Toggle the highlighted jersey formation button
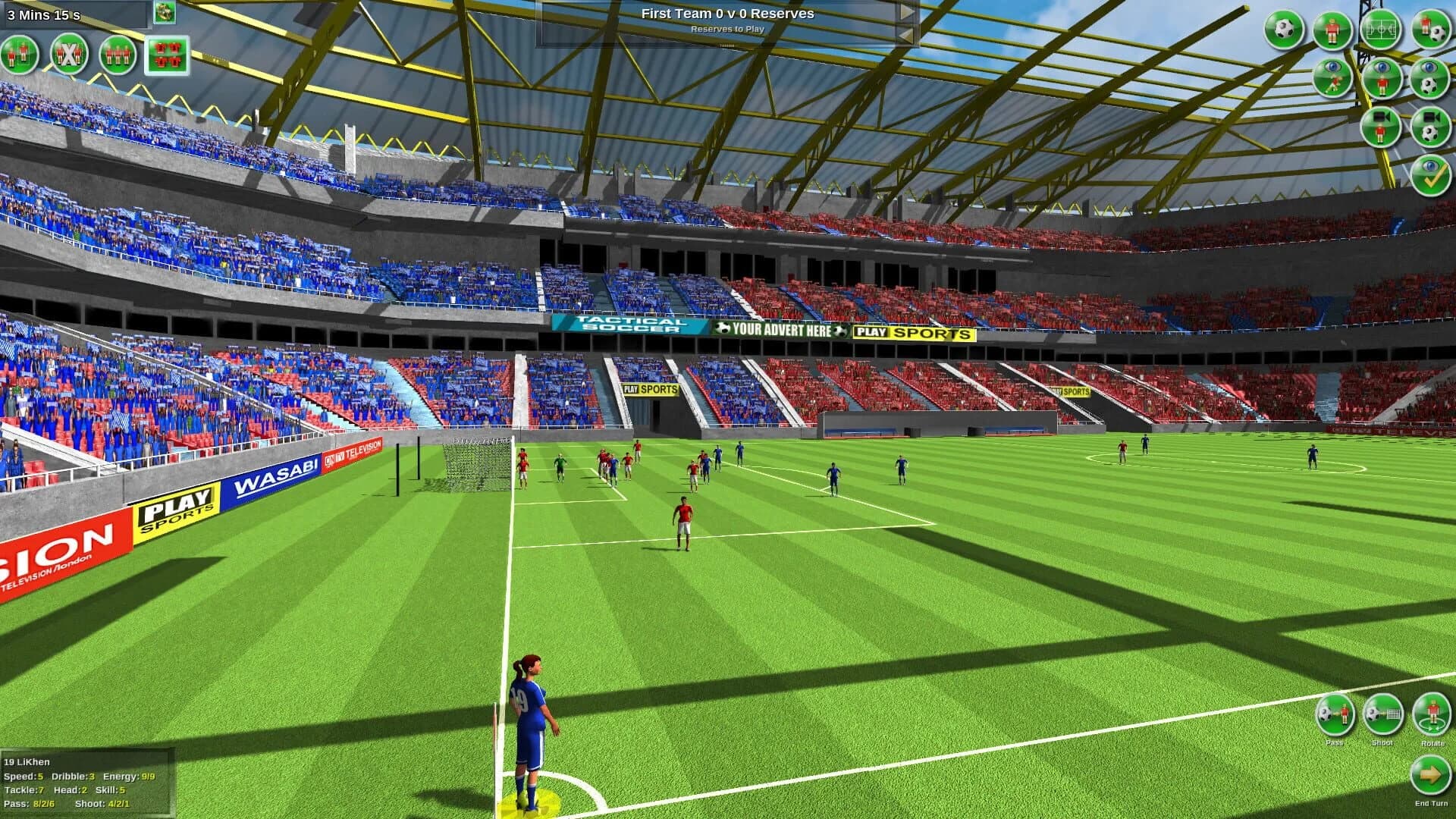The image size is (1456, 819). click(168, 55)
